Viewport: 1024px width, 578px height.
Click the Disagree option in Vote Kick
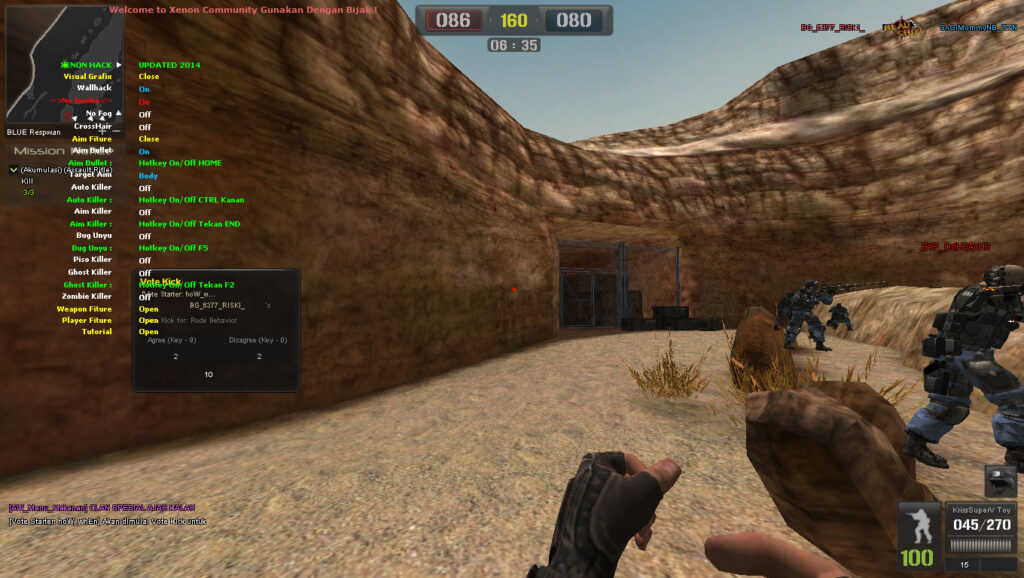pos(258,340)
